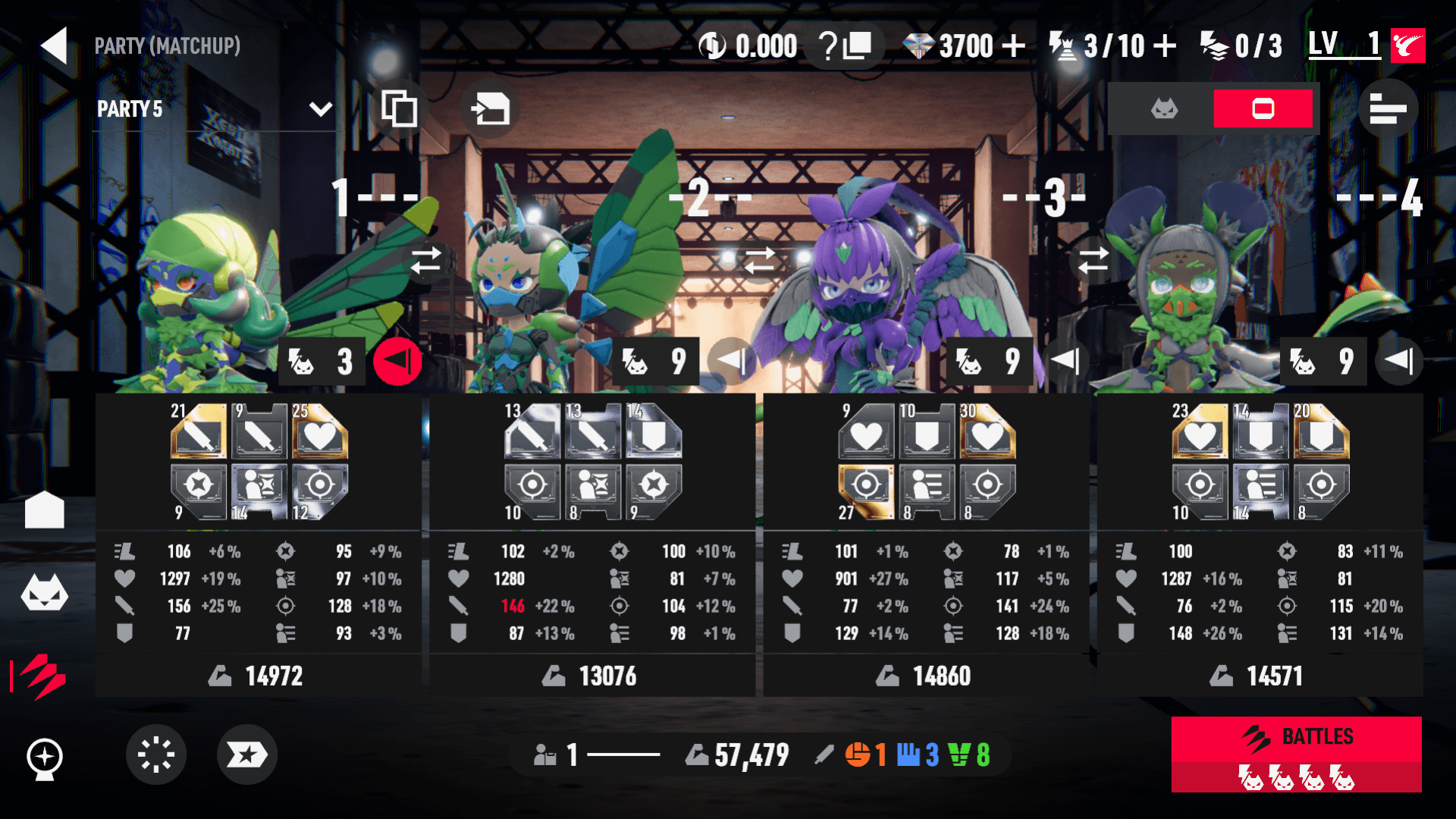Open the question mark help button
The width and height of the screenshot is (1456, 819).
pos(844,46)
